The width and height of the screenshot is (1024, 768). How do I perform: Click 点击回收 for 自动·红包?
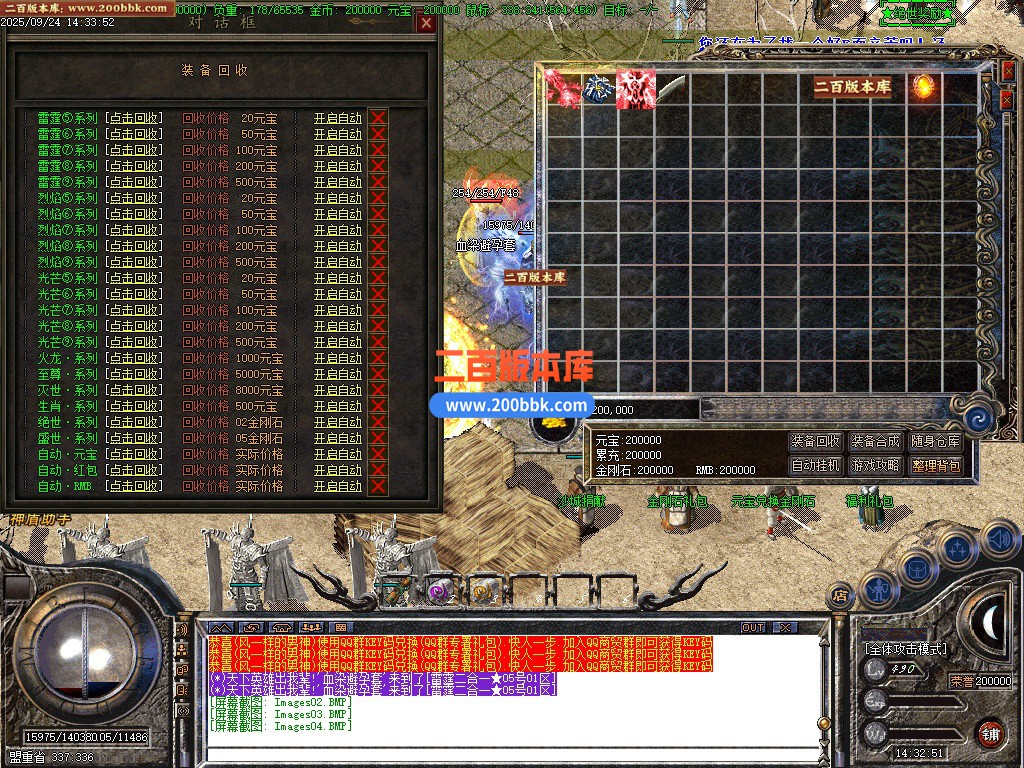click(134, 470)
